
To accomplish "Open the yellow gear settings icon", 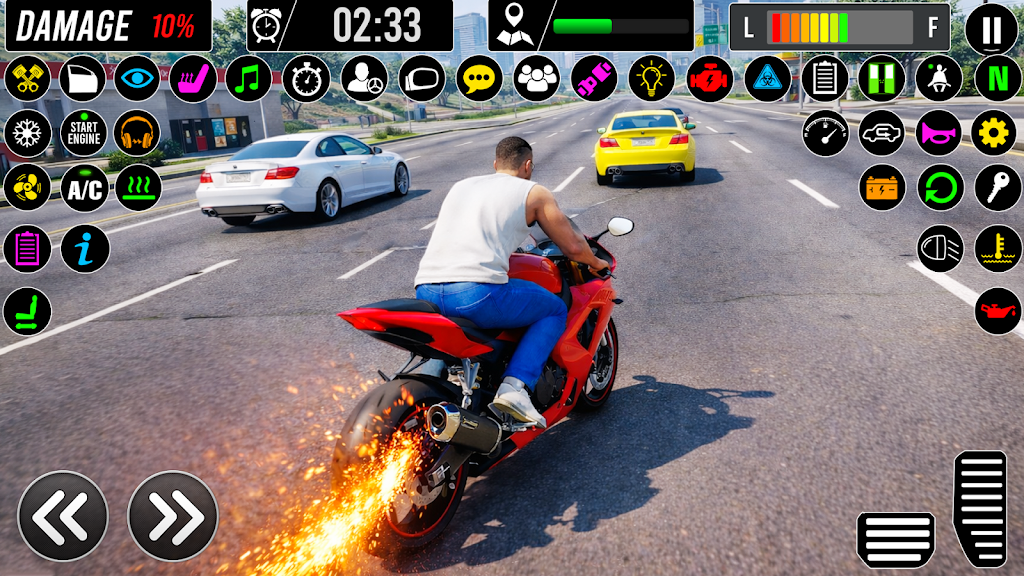I will [994, 133].
